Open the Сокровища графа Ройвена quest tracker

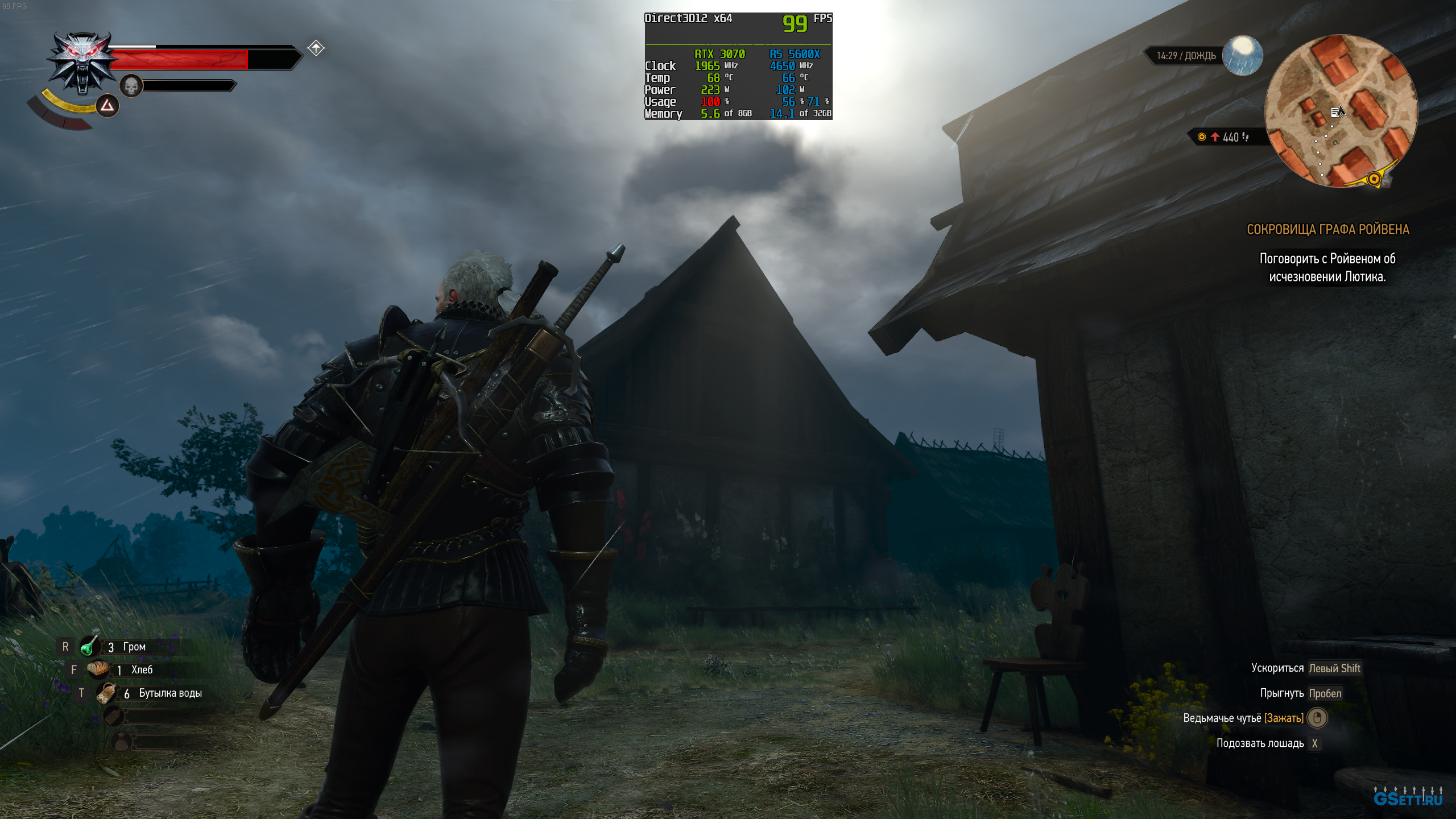(1327, 229)
